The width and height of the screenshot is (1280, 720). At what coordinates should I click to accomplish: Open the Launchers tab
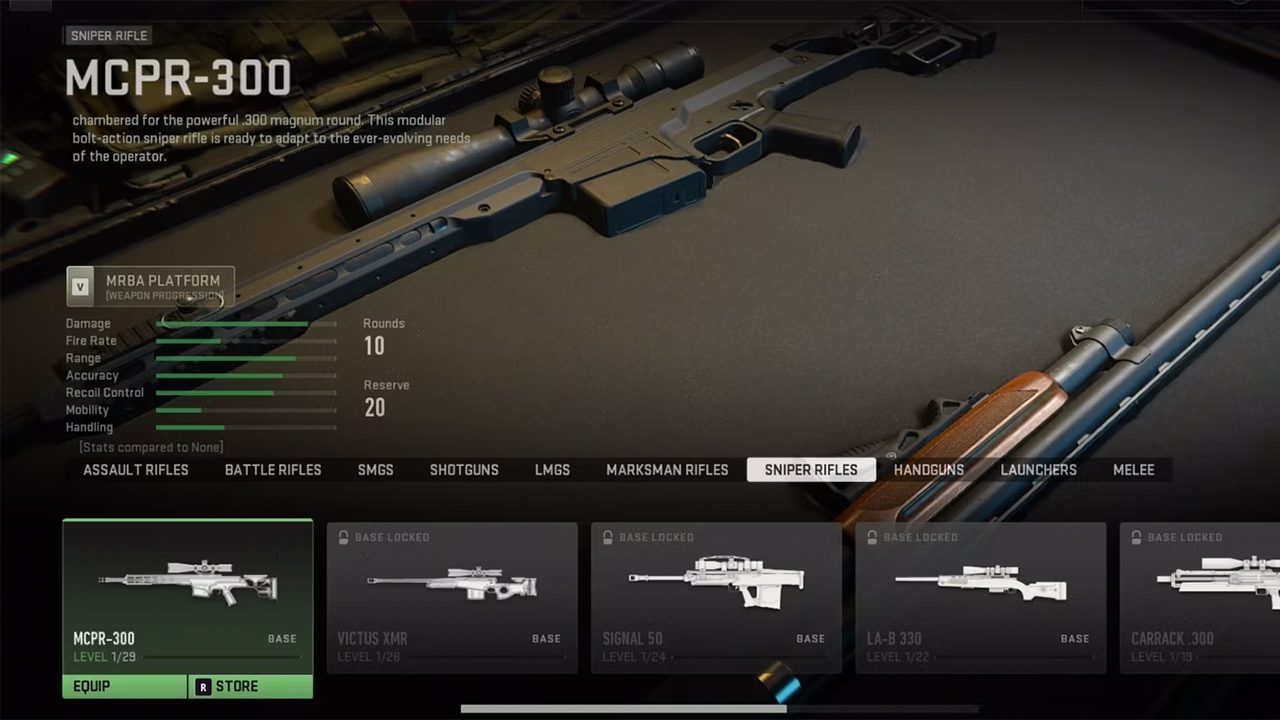(x=1038, y=470)
